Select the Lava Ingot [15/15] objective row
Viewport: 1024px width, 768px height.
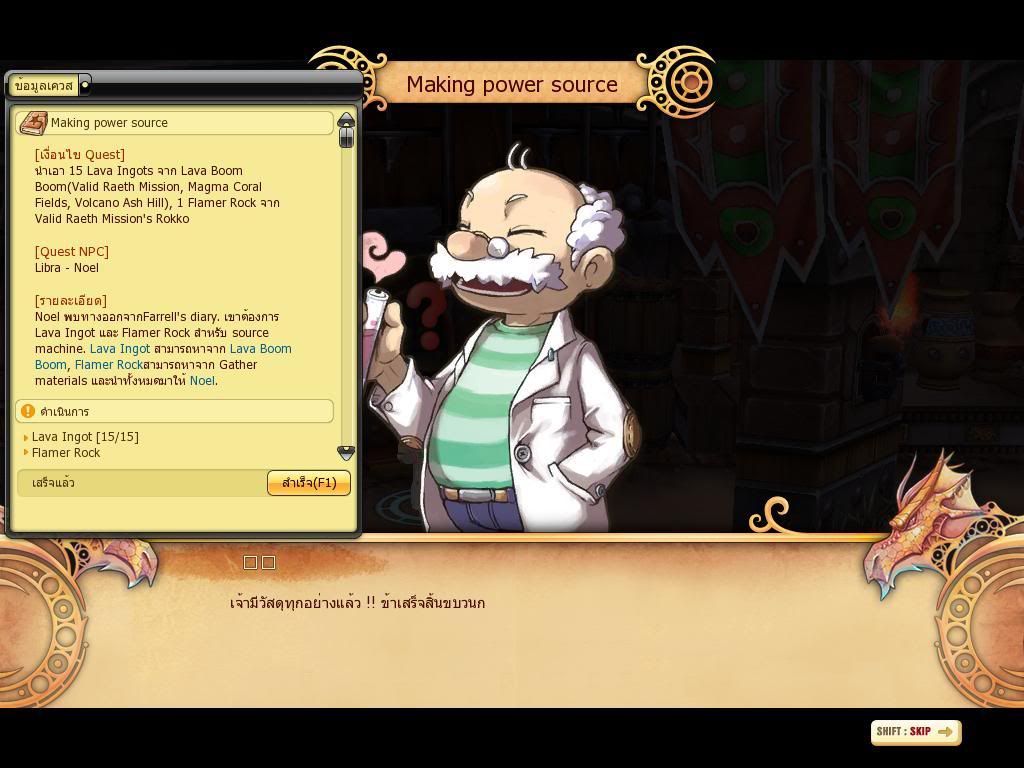point(85,437)
